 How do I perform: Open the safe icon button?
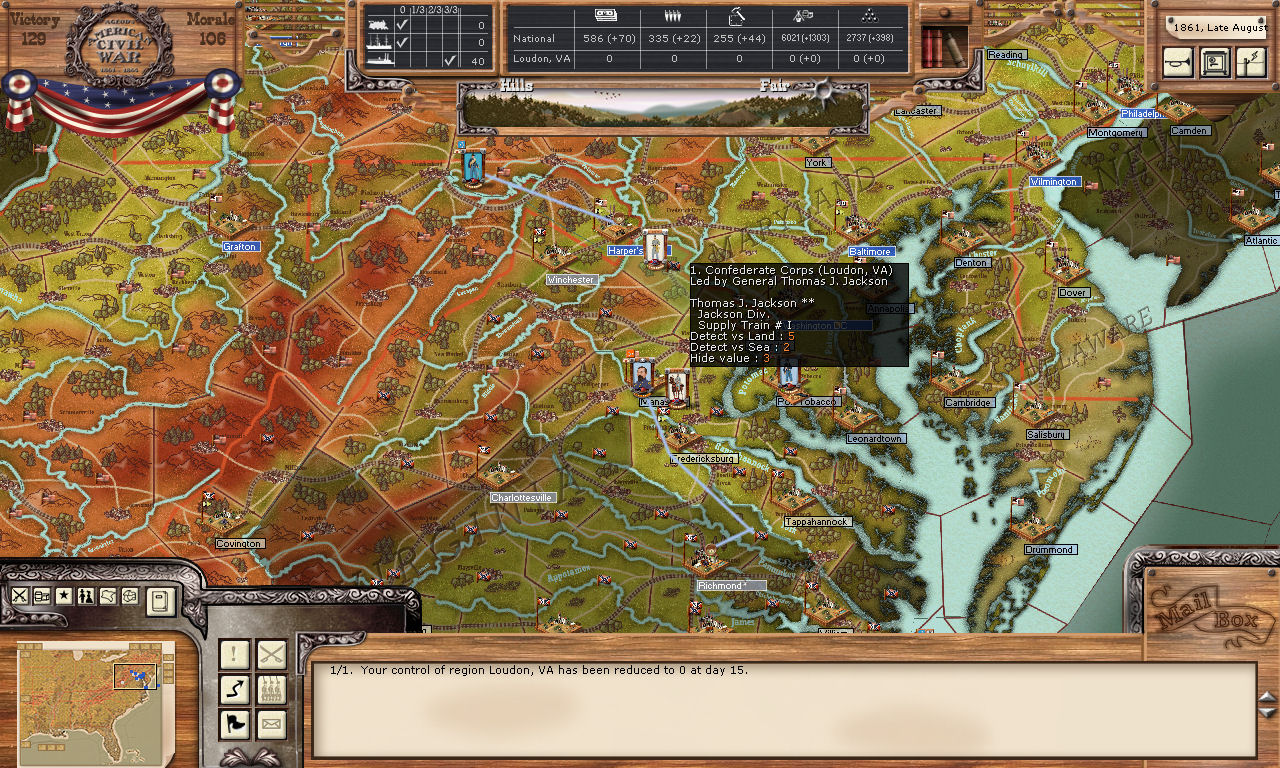(x=1214, y=62)
